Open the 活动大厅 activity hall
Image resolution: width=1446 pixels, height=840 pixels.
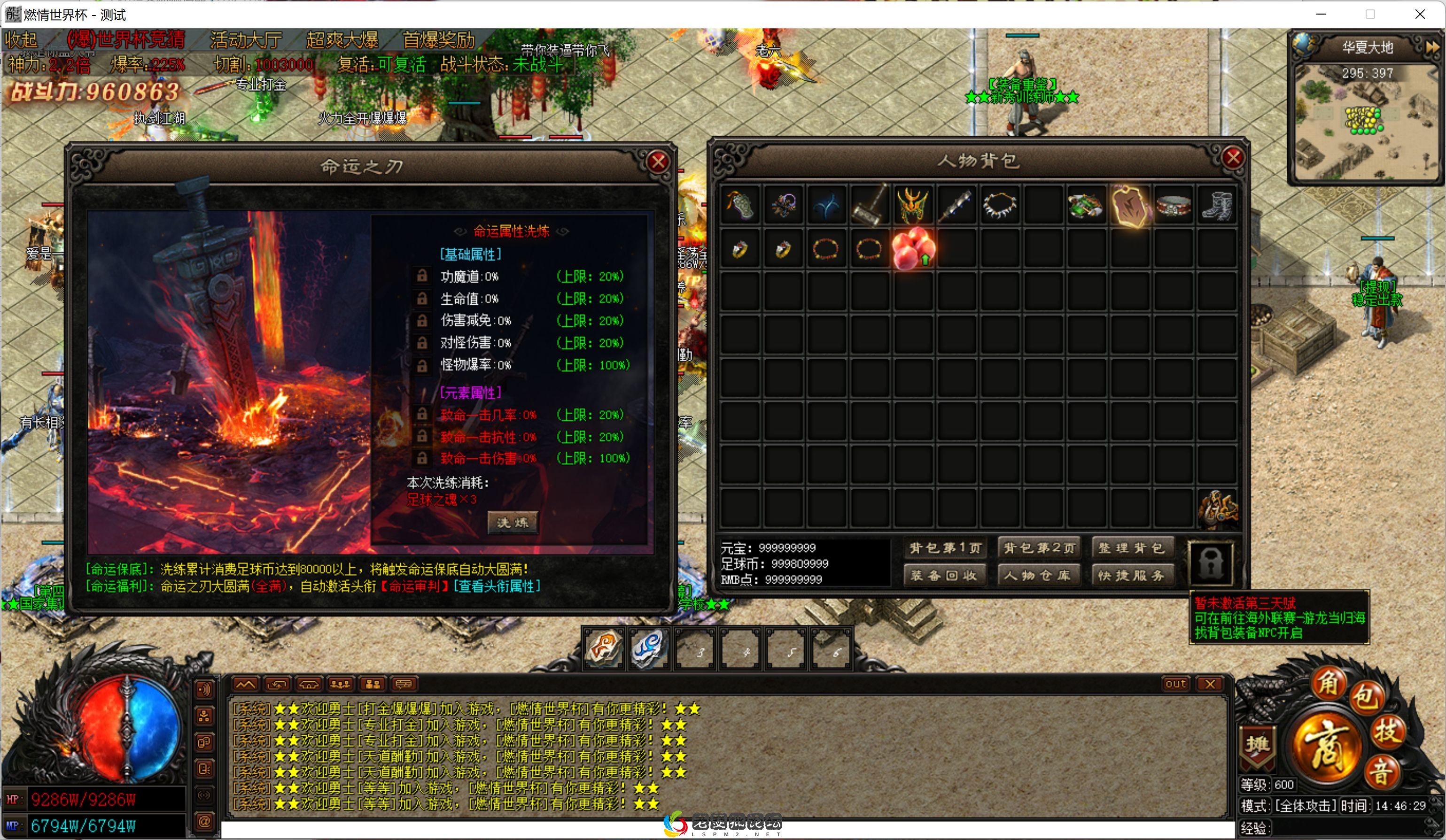246,40
